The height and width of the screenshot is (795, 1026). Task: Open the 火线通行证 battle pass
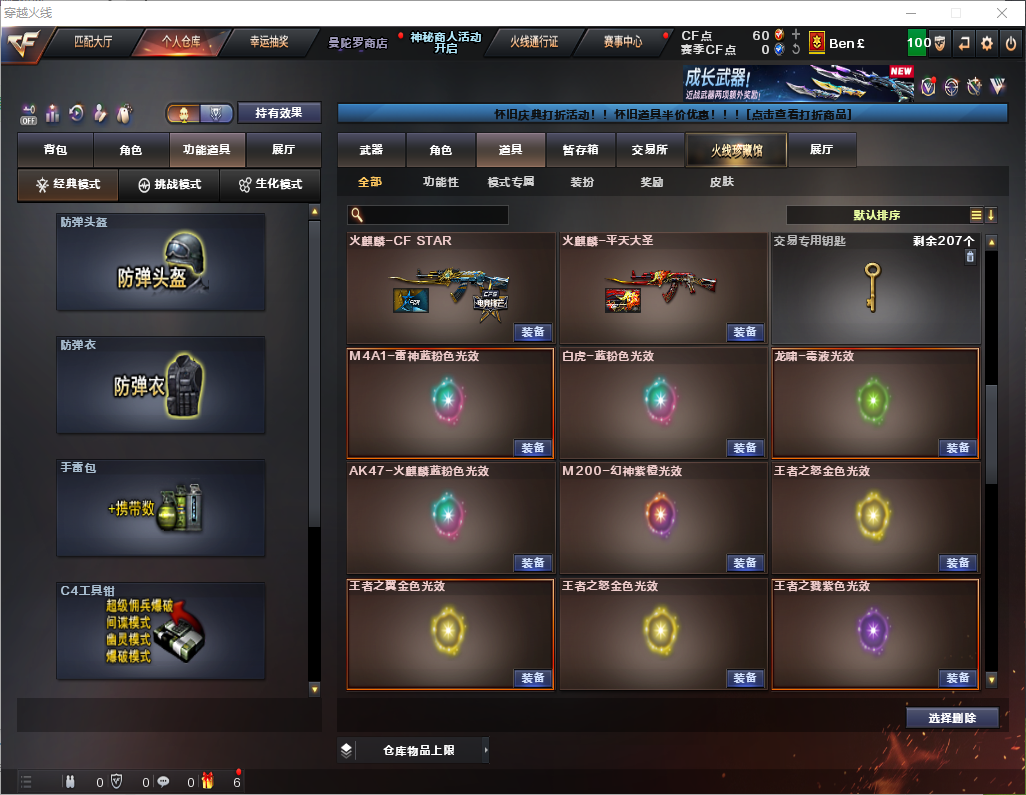click(x=534, y=42)
